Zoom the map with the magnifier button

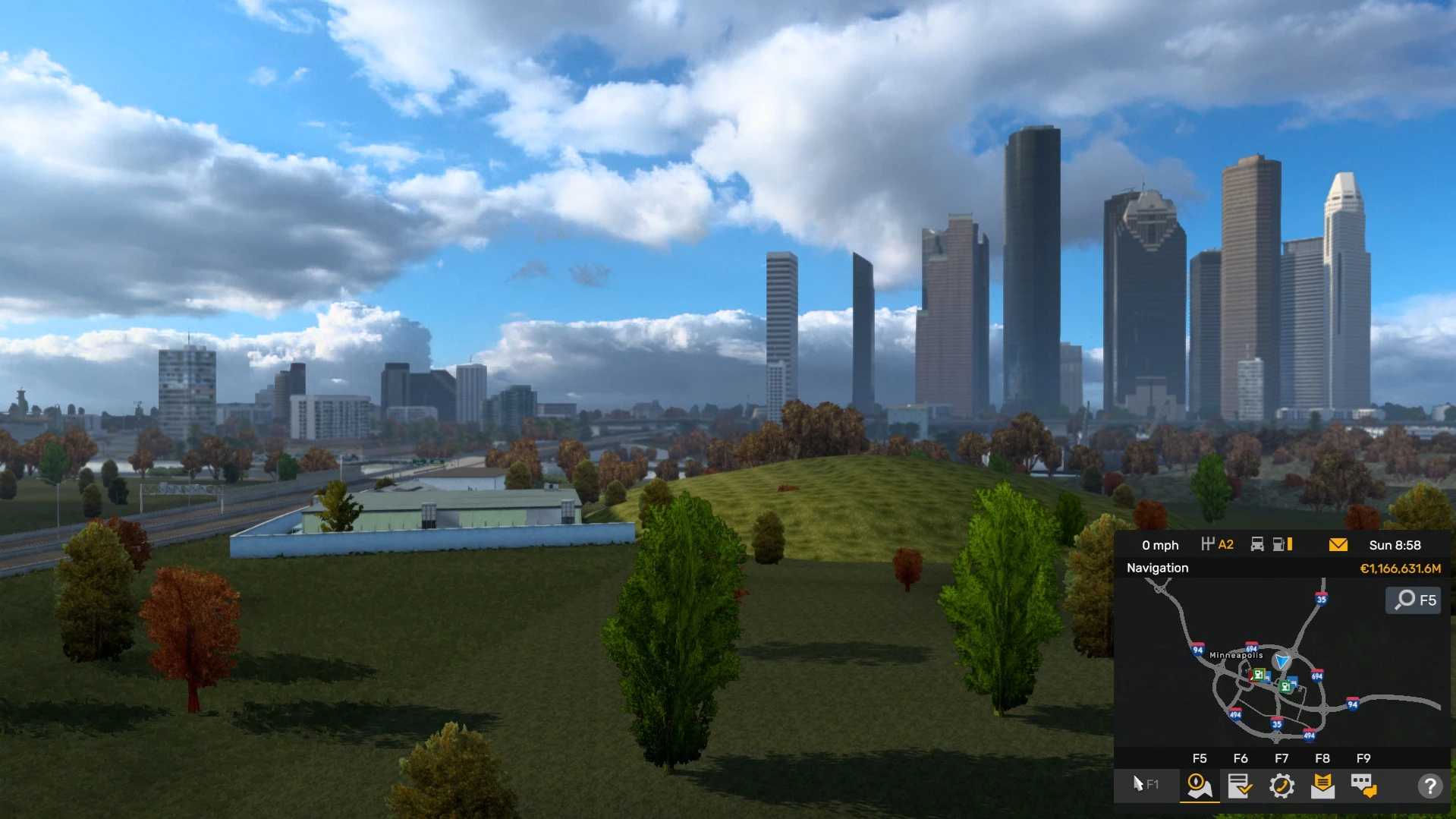(1414, 600)
